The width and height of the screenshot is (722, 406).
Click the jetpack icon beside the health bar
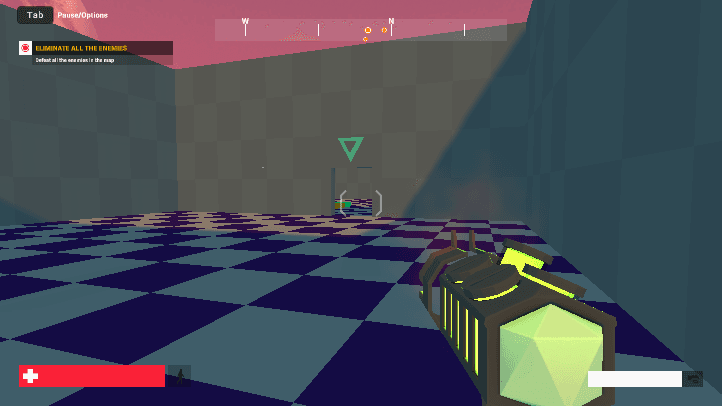179,376
